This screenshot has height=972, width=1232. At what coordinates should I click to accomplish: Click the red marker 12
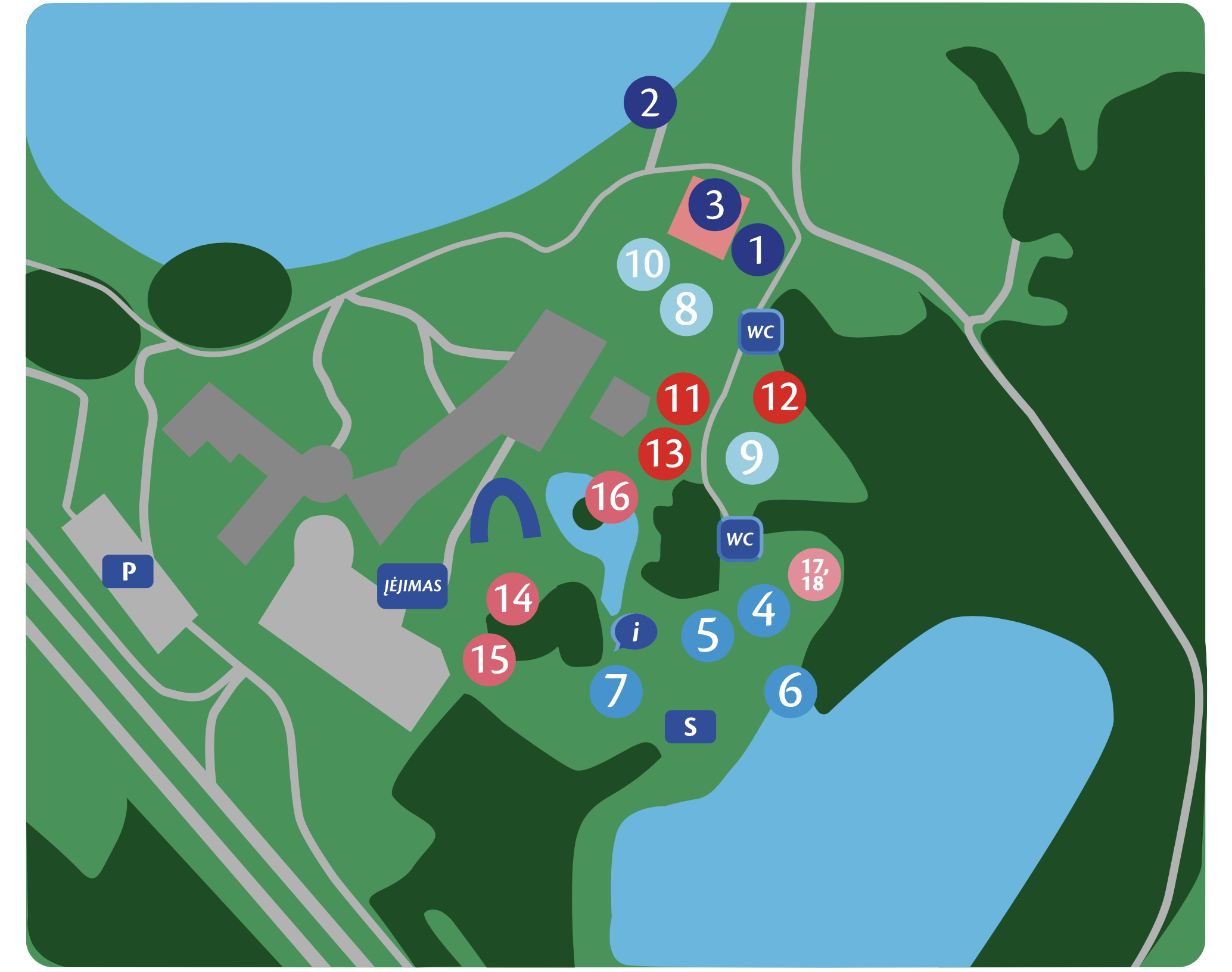tap(779, 397)
